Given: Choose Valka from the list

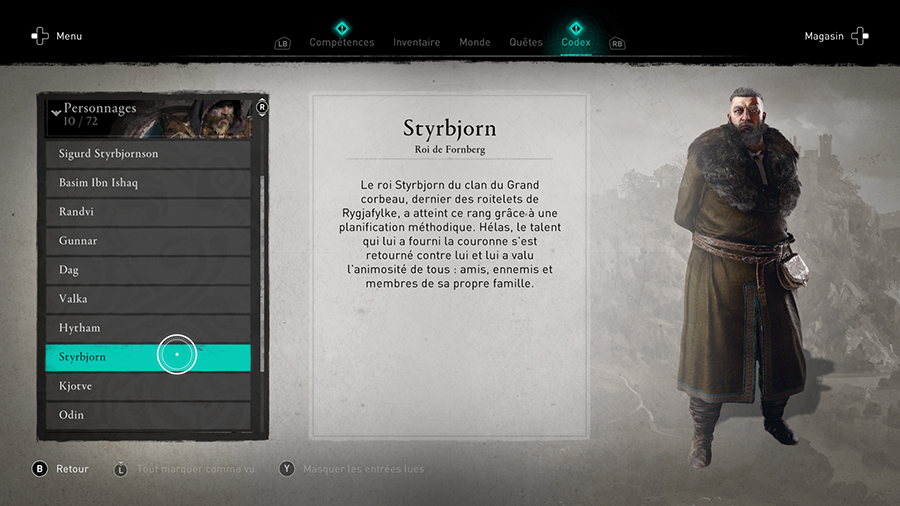Looking at the screenshot, I should (x=148, y=299).
